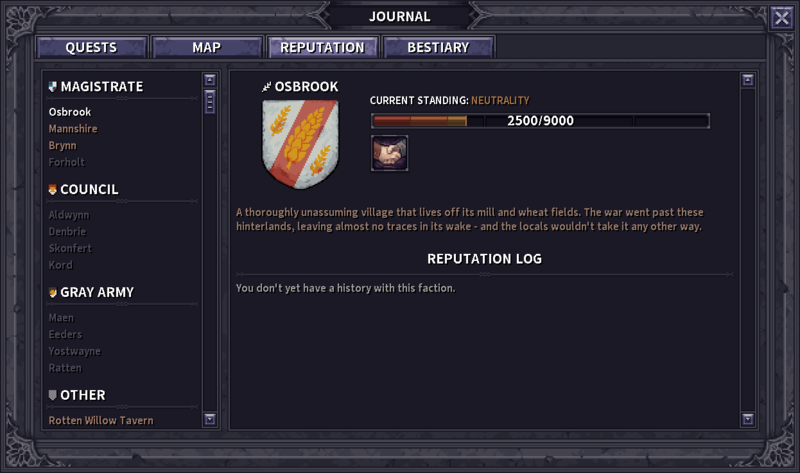
Task: View Brynn reputation details
Action: 63,145
